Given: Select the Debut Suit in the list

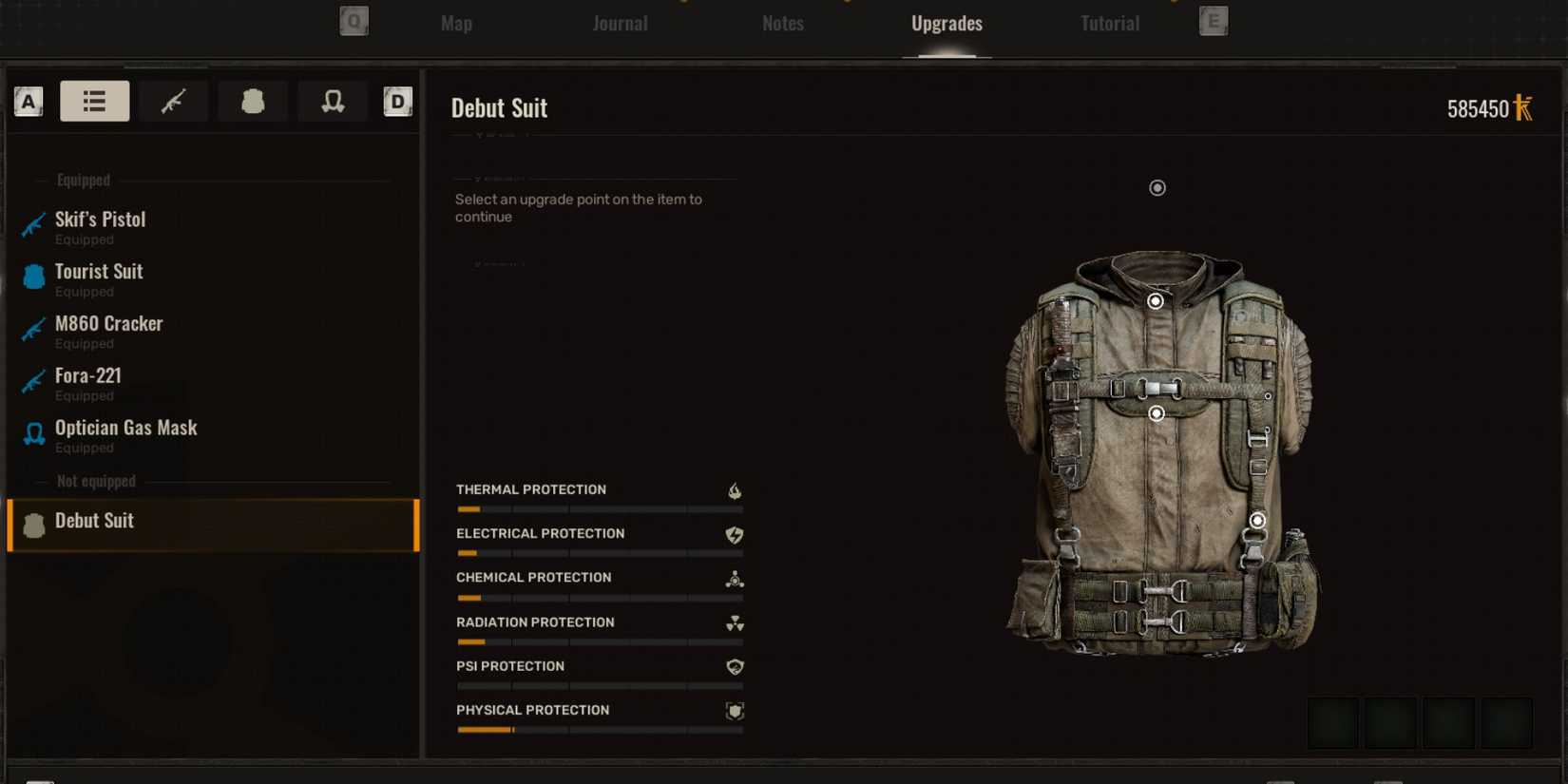Looking at the screenshot, I should pos(95,521).
